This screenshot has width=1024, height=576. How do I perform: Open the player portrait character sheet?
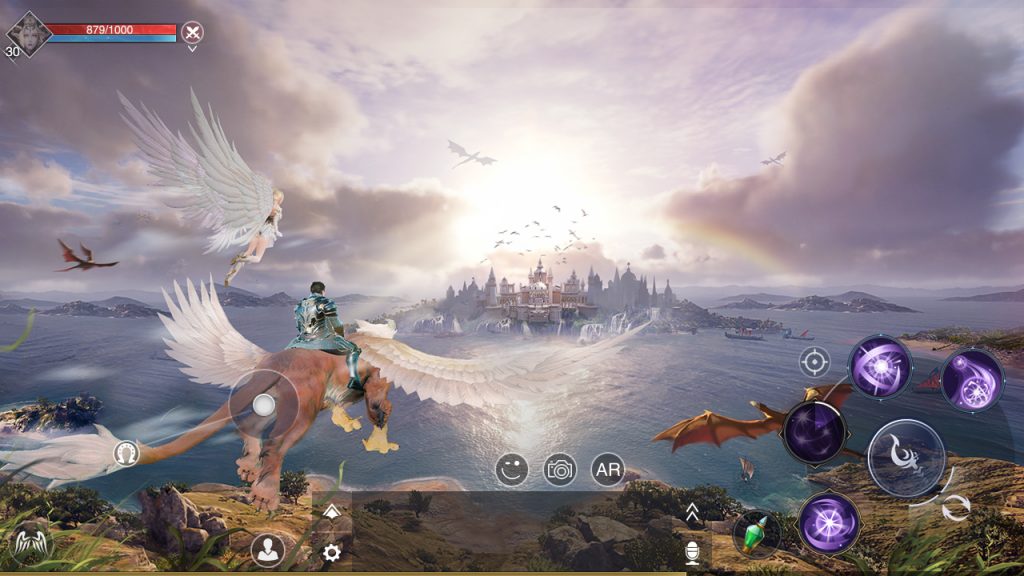click(x=28, y=33)
